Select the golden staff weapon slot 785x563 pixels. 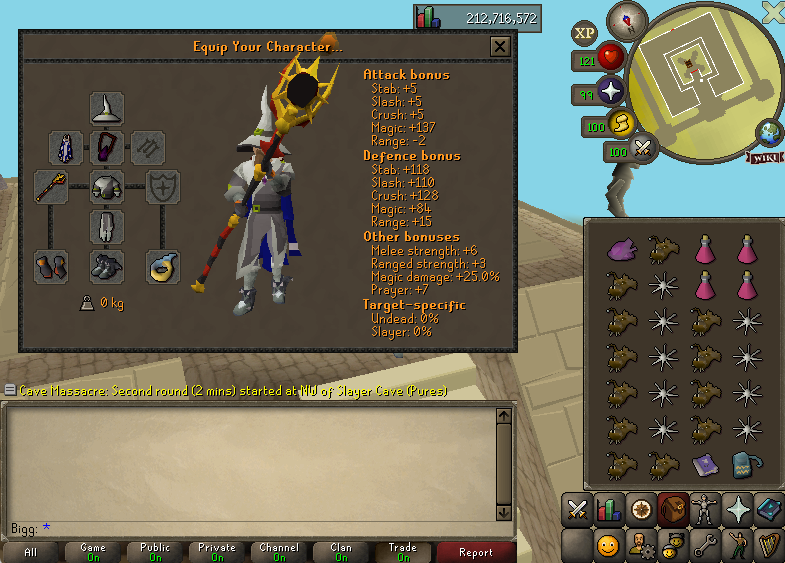click(51, 187)
